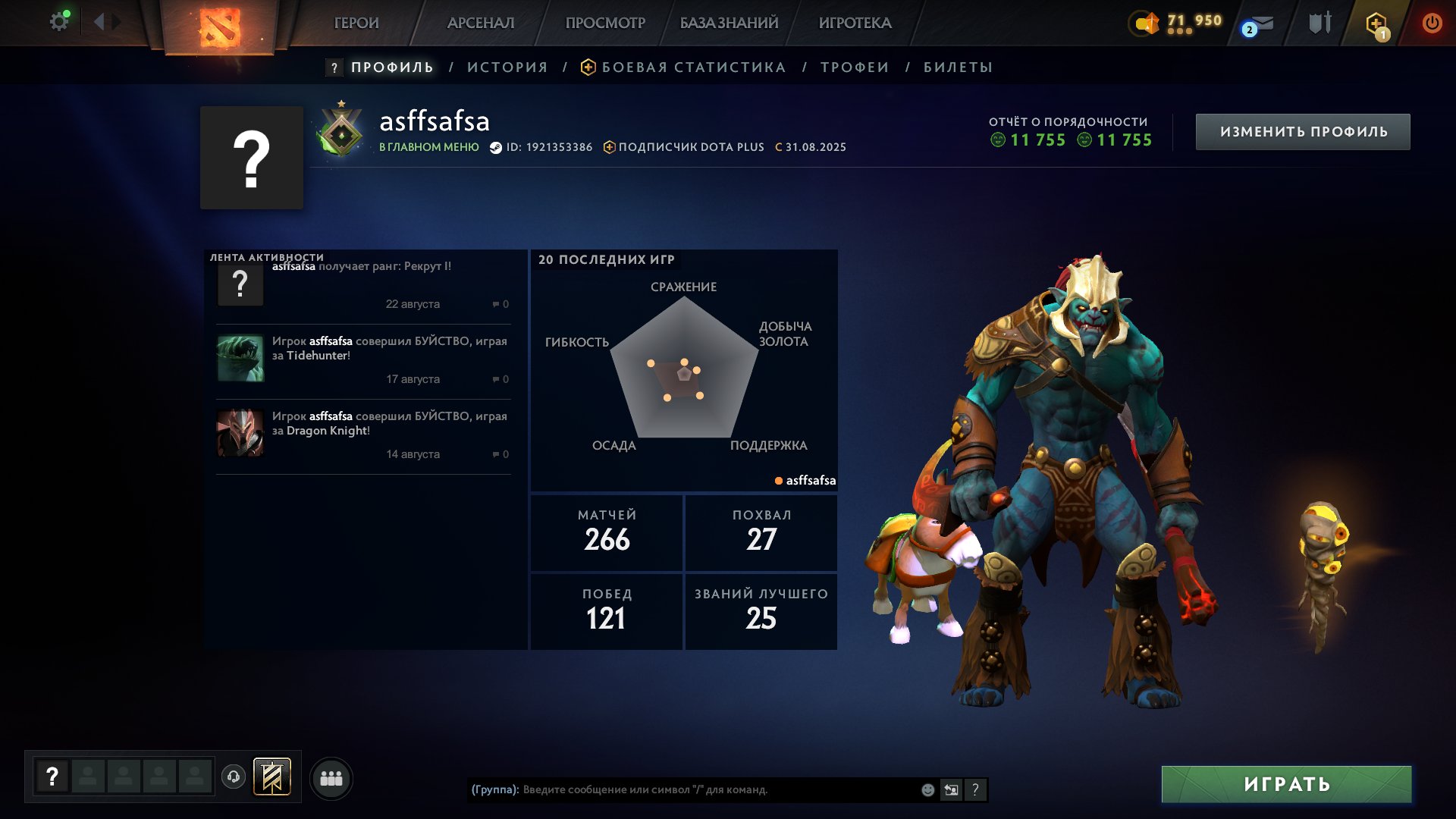Open the emoticon picker in chat
Viewport: 1456px width, 819px height.
[x=927, y=790]
